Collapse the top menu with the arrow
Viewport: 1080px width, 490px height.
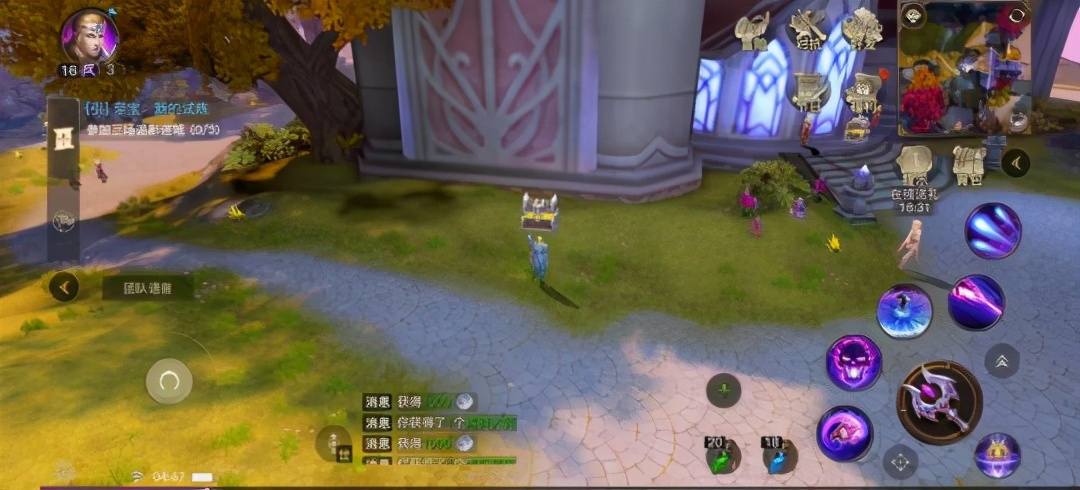point(1016,162)
